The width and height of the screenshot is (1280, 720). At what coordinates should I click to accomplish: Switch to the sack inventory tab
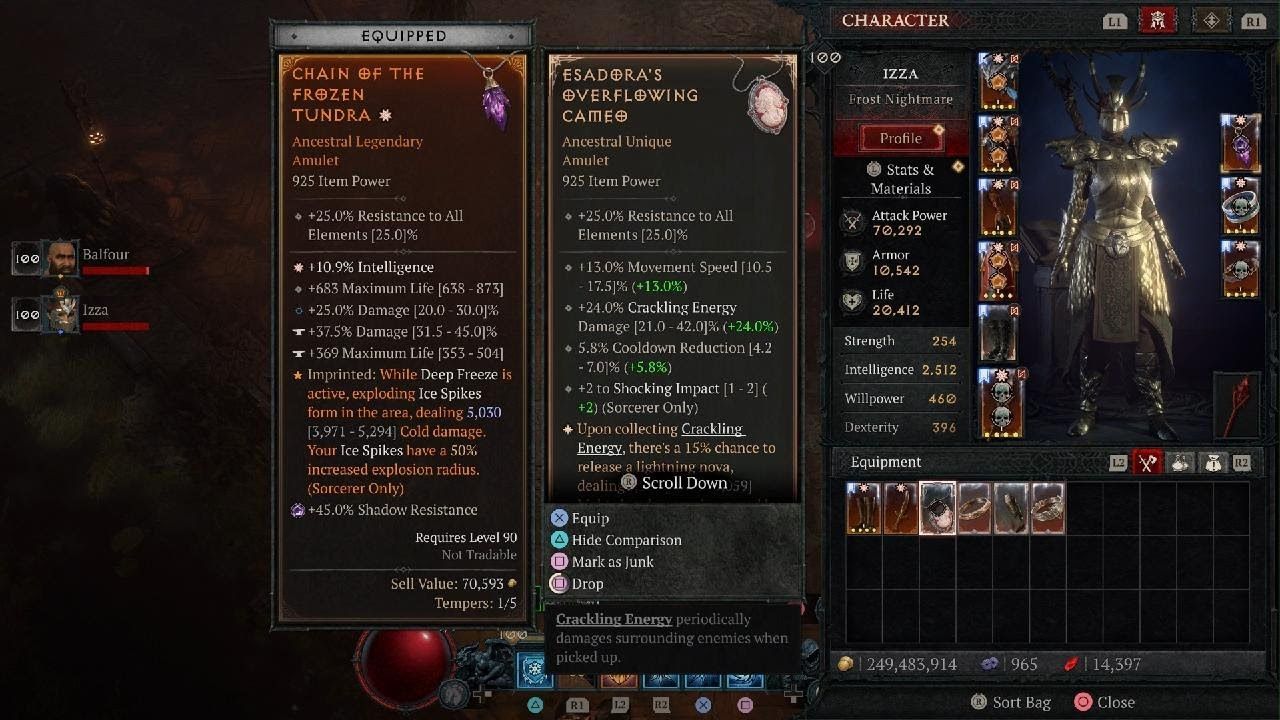(x=1213, y=463)
